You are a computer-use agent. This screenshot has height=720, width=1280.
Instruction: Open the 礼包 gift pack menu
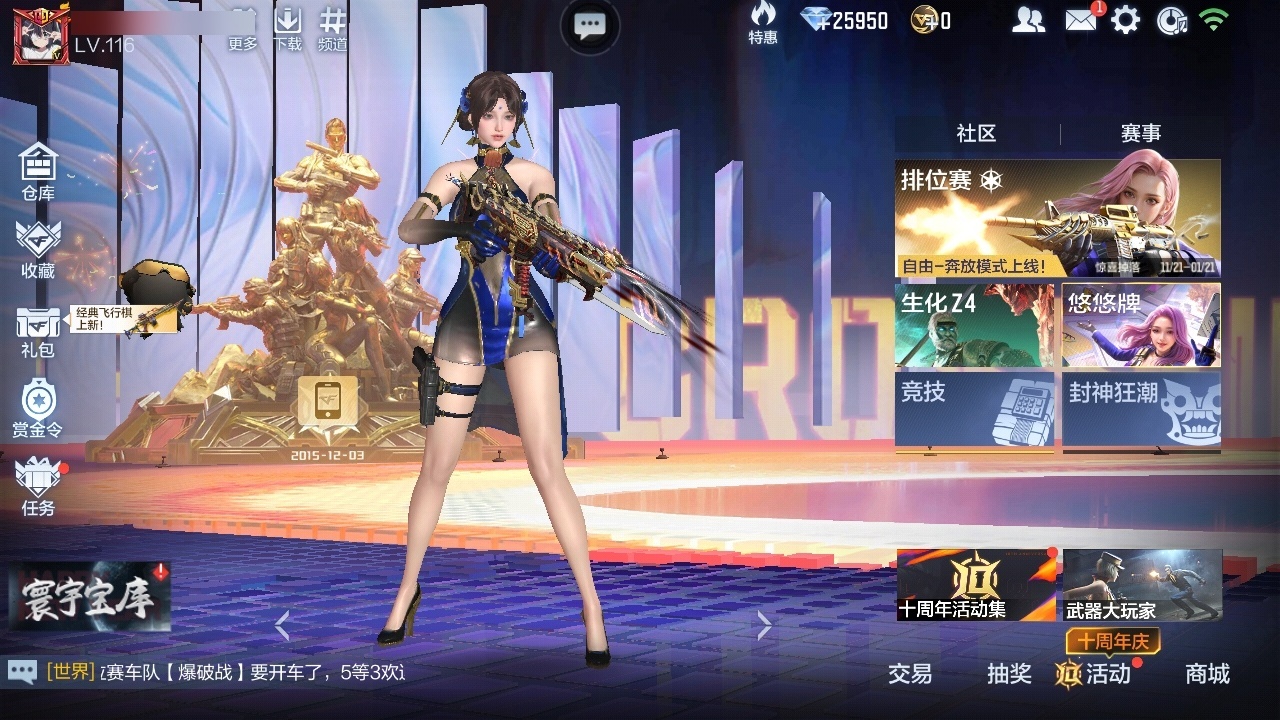pos(38,330)
